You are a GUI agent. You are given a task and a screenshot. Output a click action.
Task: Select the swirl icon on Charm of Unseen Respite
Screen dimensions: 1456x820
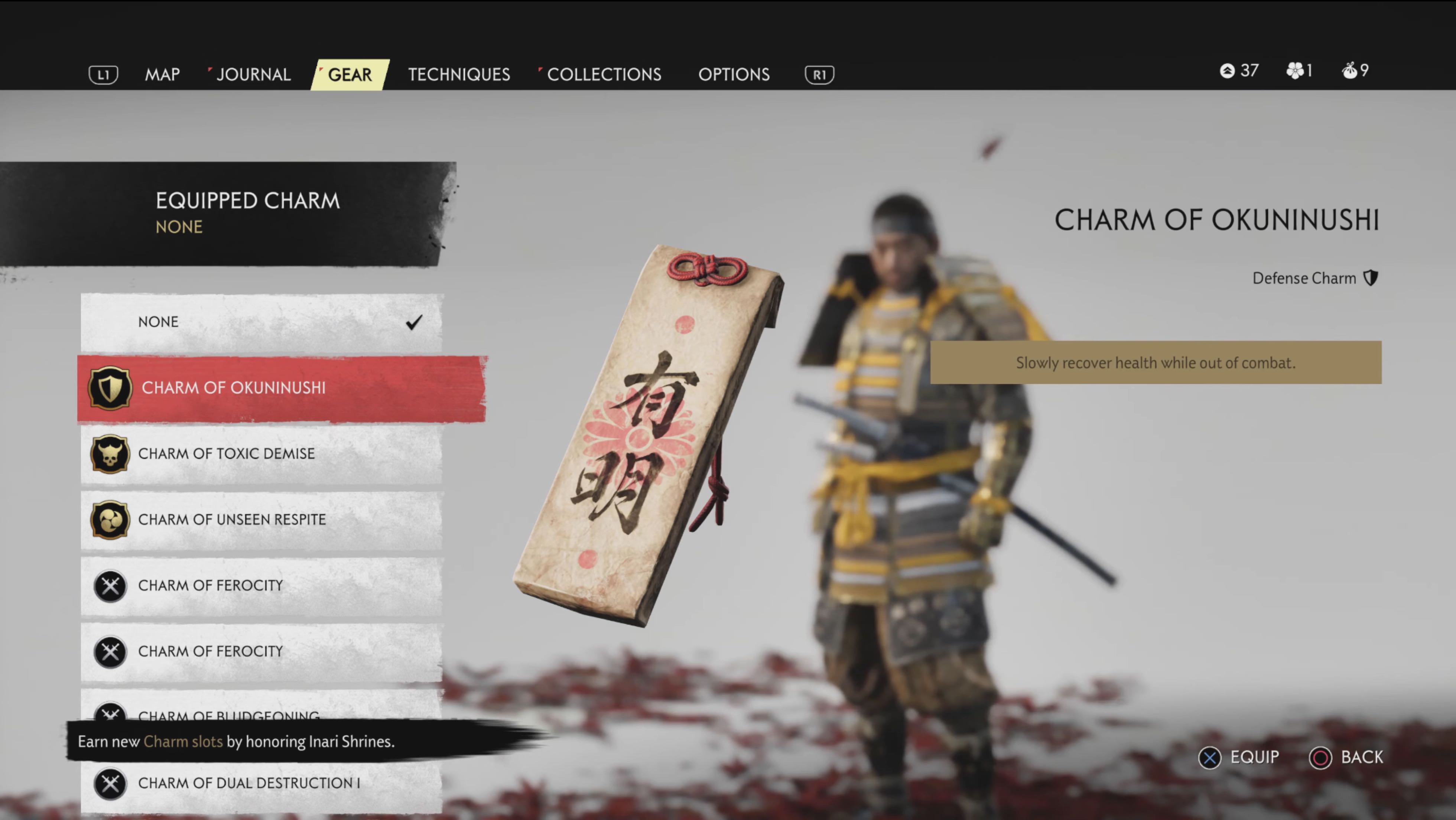[x=110, y=520]
